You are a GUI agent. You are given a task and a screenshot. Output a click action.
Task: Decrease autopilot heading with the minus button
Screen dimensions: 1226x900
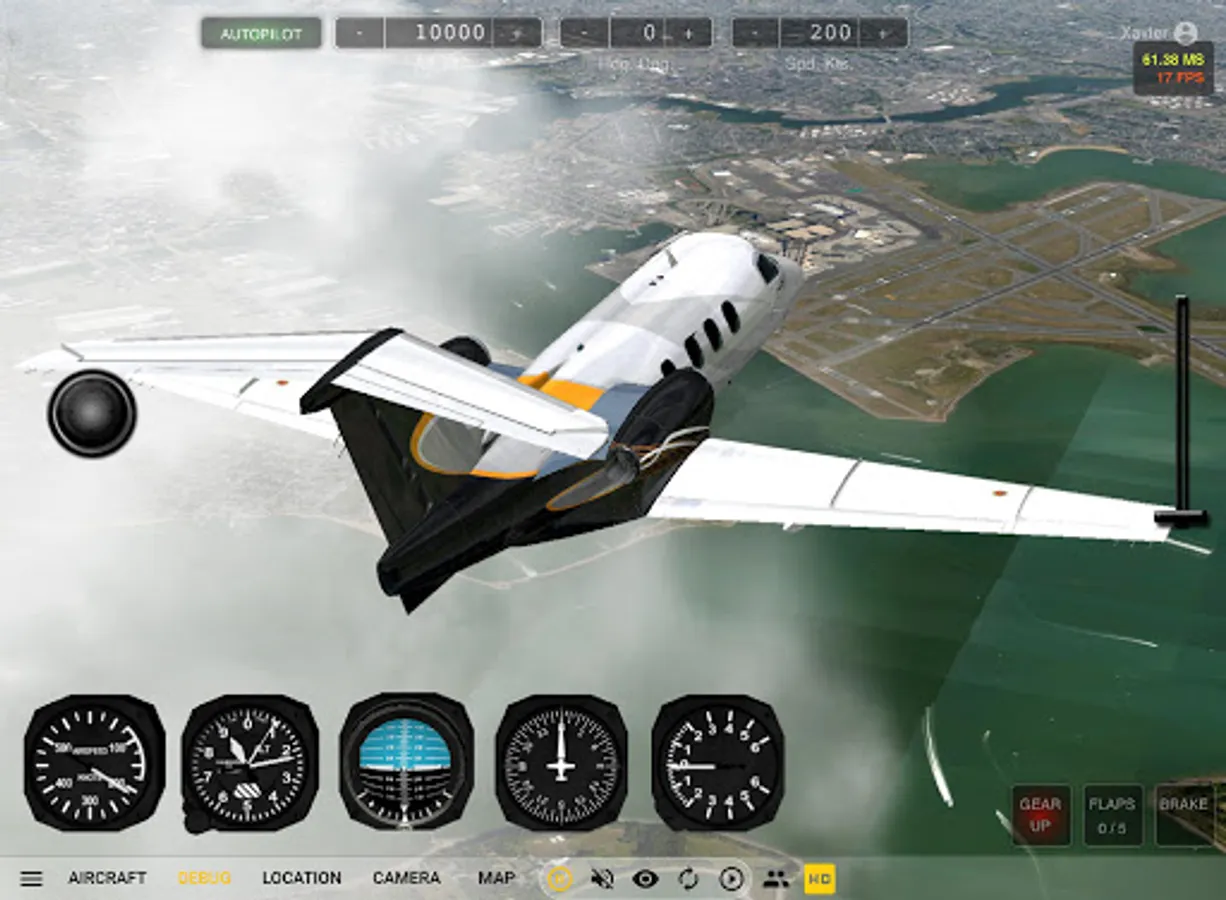(586, 33)
